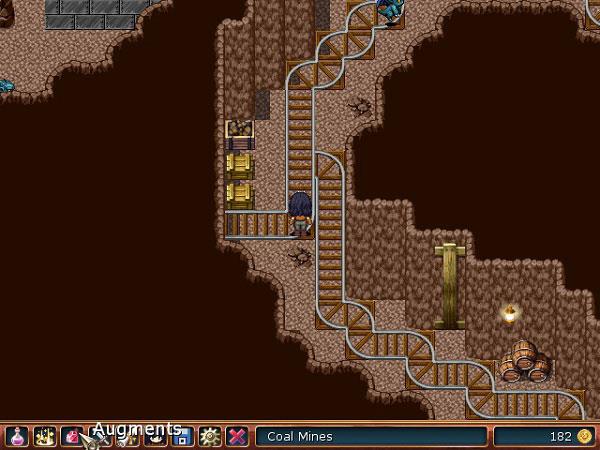The width and height of the screenshot is (600, 450).
Task: Open the pink potion items menu
Action: pyautogui.click(x=17, y=436)
